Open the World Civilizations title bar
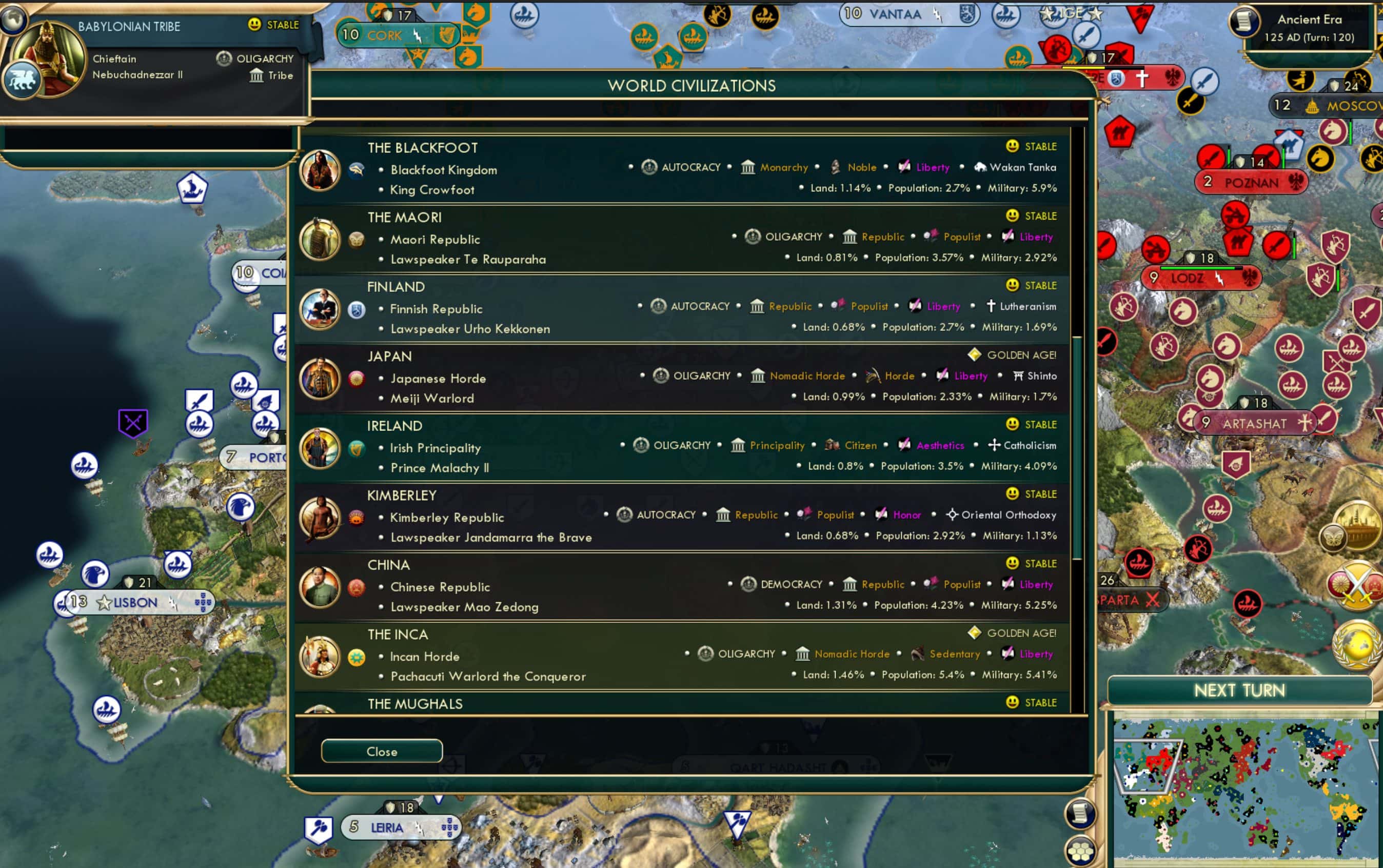This screenshot has width=1383, height=868. pyautogui.click(x=692, y=85)
